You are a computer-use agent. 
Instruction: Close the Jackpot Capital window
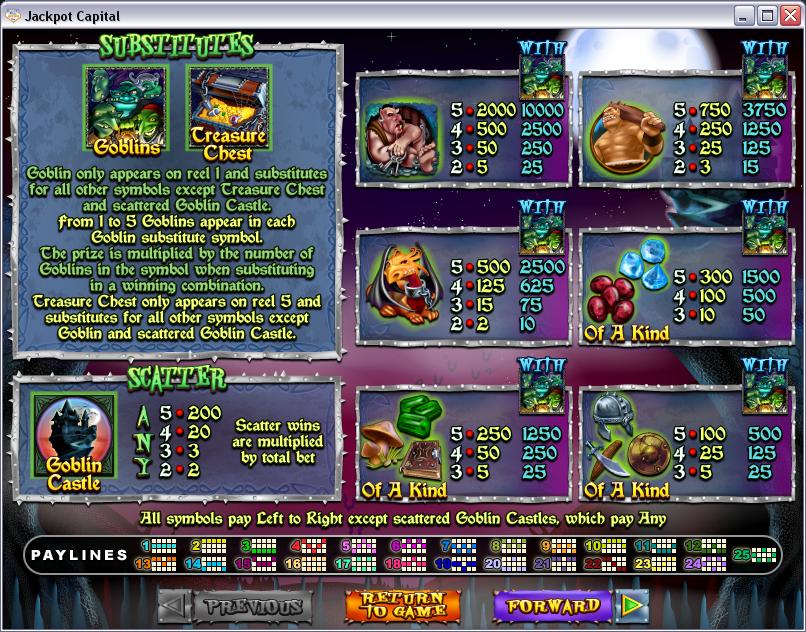tap(789, 15)
